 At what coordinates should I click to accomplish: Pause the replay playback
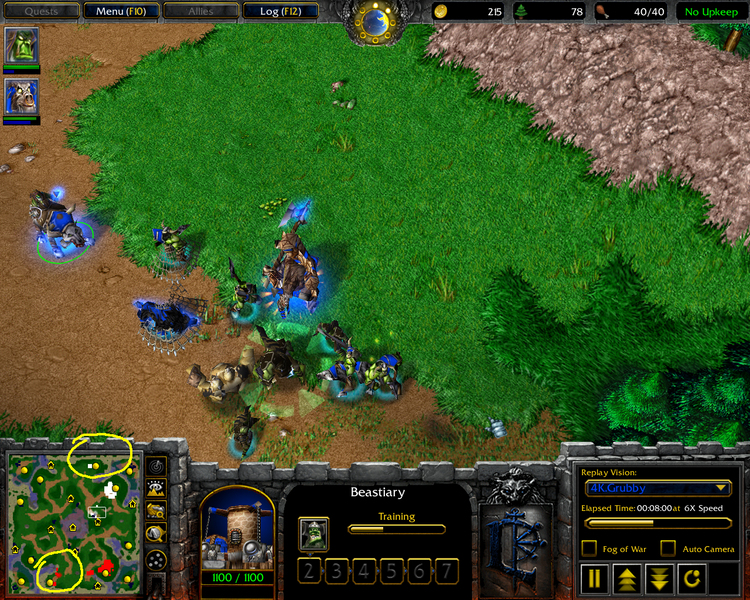tap(594, 578)
